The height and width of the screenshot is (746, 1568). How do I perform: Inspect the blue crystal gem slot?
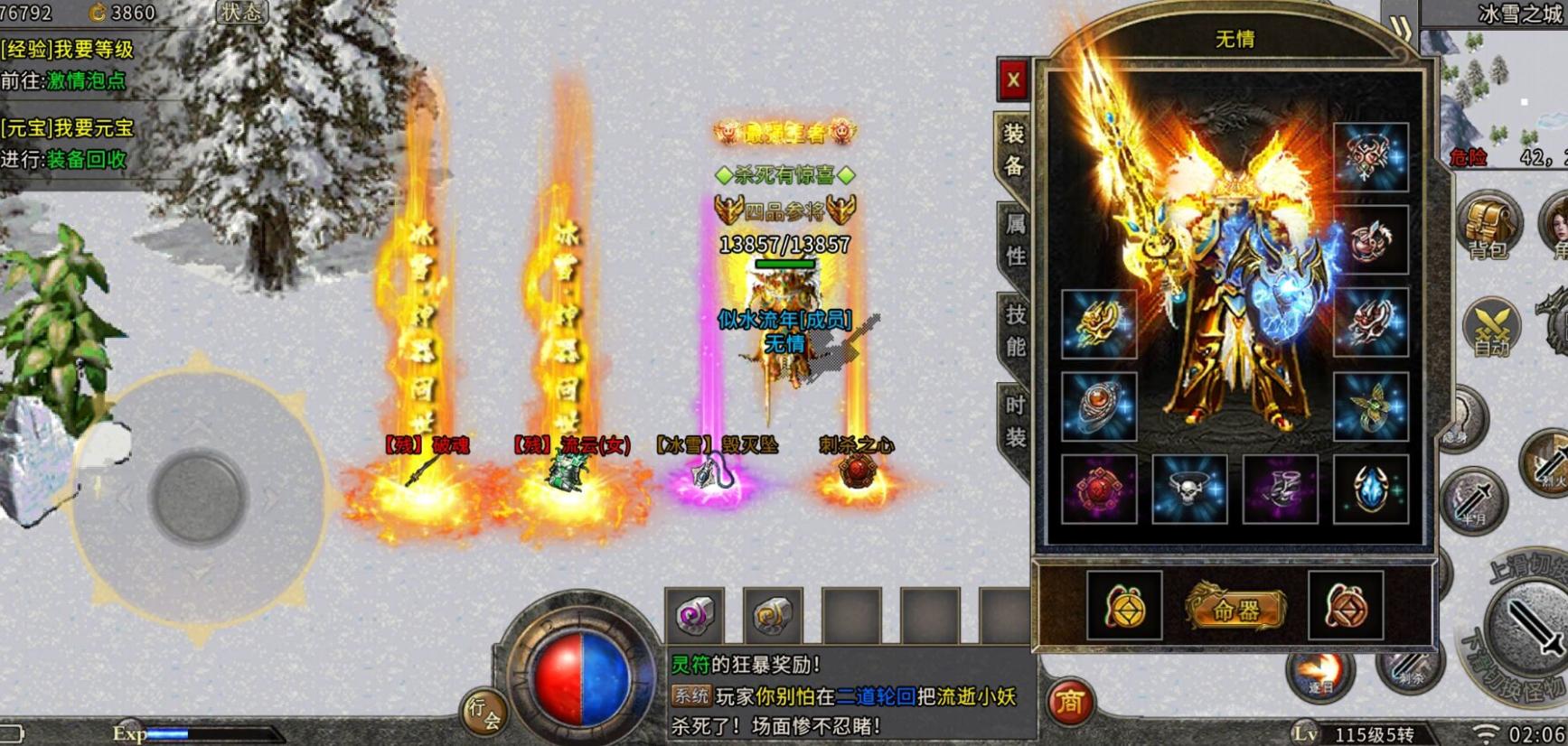[x=1370, y=490]
